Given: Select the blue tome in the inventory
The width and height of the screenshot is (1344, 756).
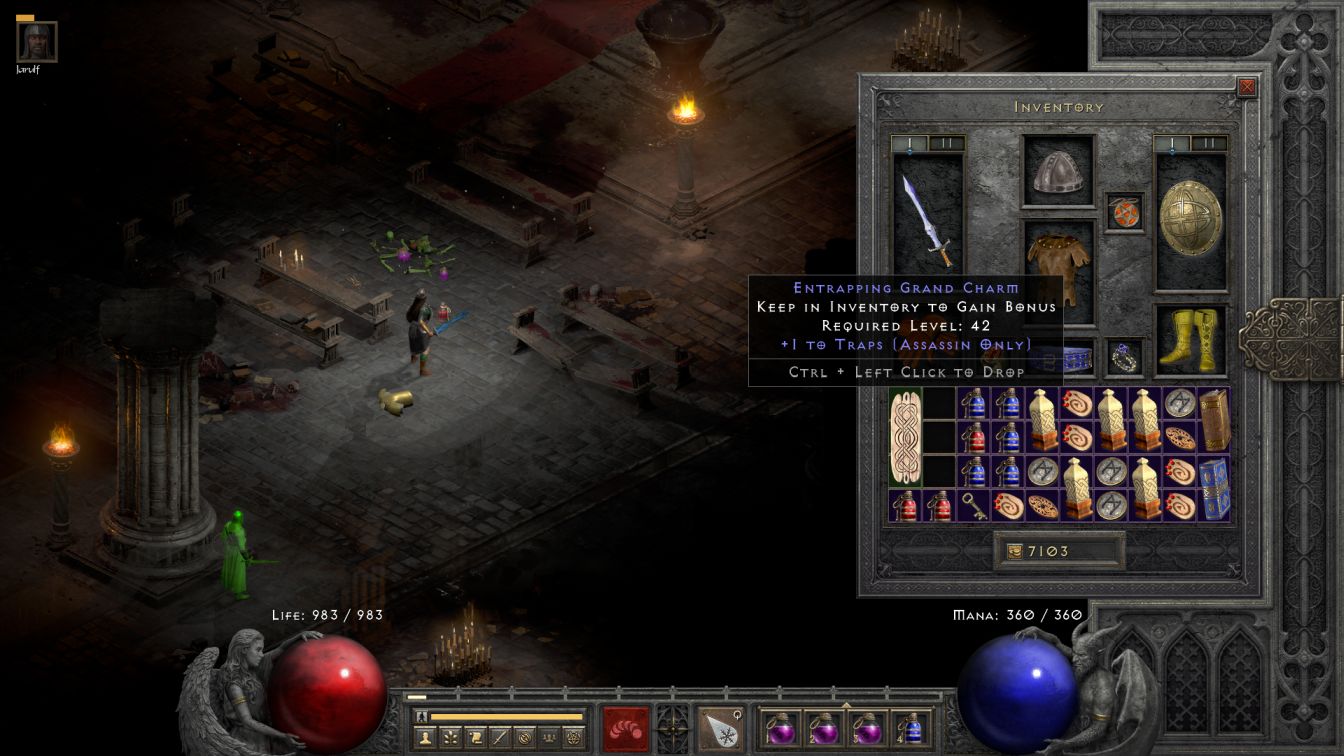Looking at the screenshot, I should click(1214, 489).
